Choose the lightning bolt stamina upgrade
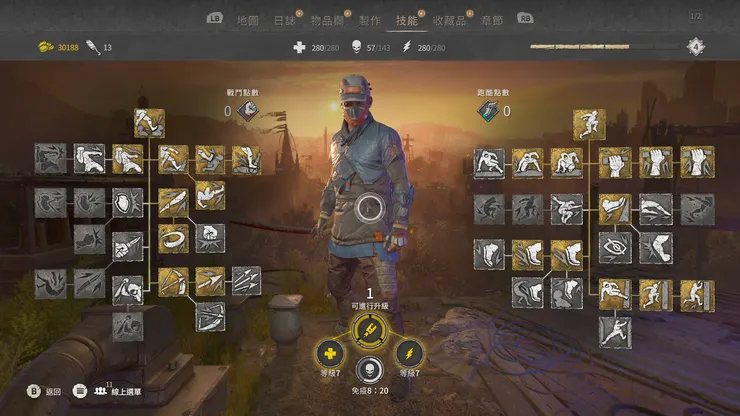Viewport: 740px width, 416px height. tap(411, 353)
